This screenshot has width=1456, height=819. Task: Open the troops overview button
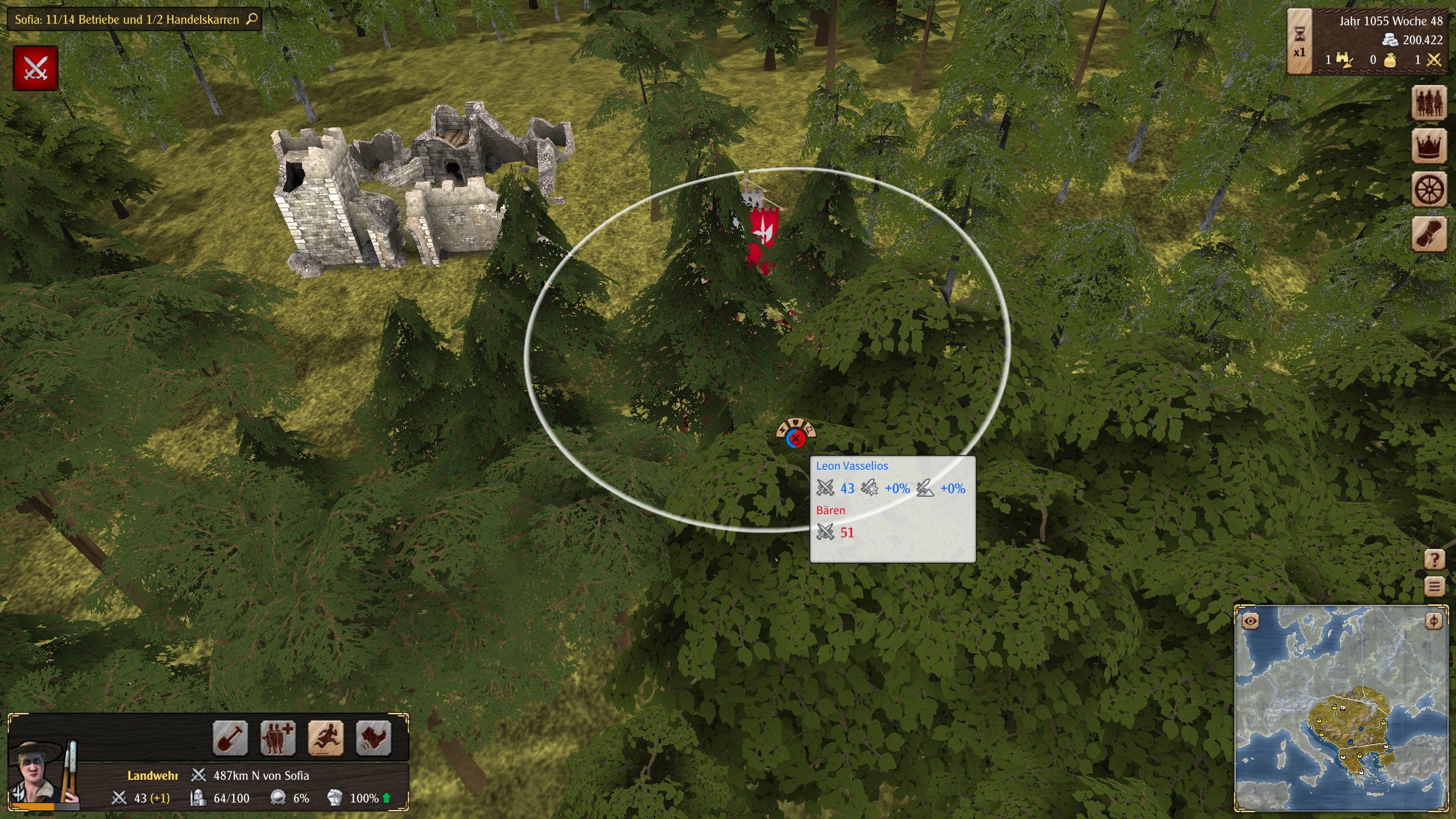pyautogui.click(x=1429, y=103)
